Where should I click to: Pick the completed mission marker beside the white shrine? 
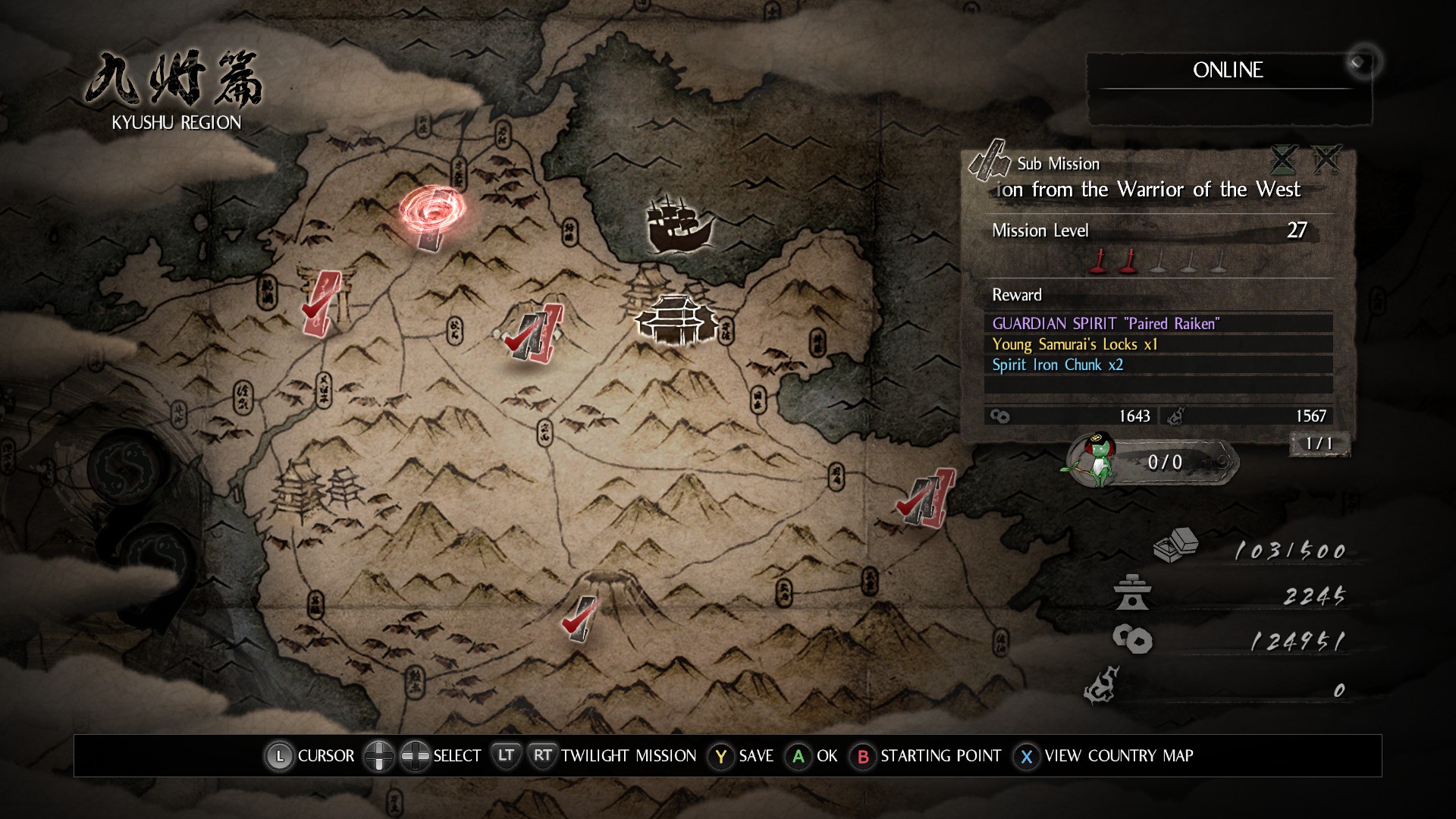point(535,334)
